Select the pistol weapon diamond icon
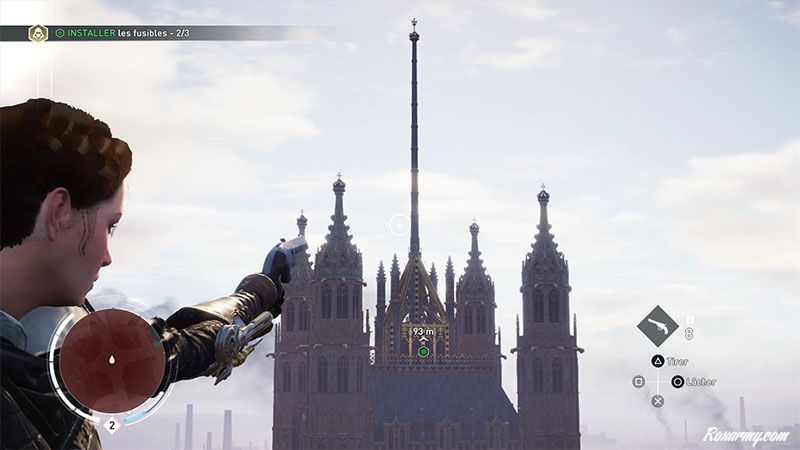The width and height of the screenshot is (800, 450). (658, 327)
